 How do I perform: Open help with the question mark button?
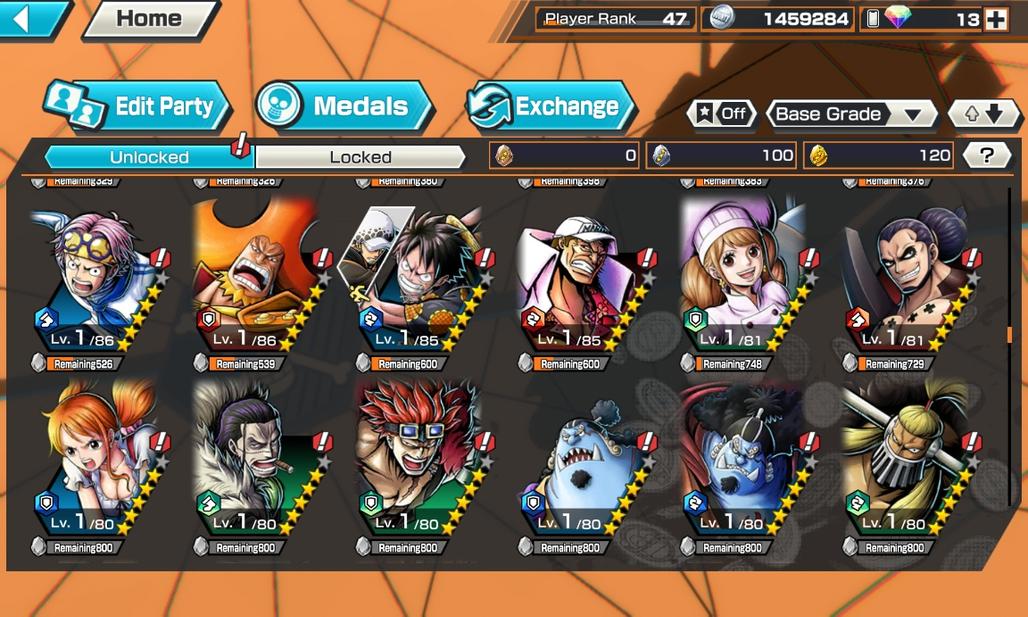[x=987, y=155]
